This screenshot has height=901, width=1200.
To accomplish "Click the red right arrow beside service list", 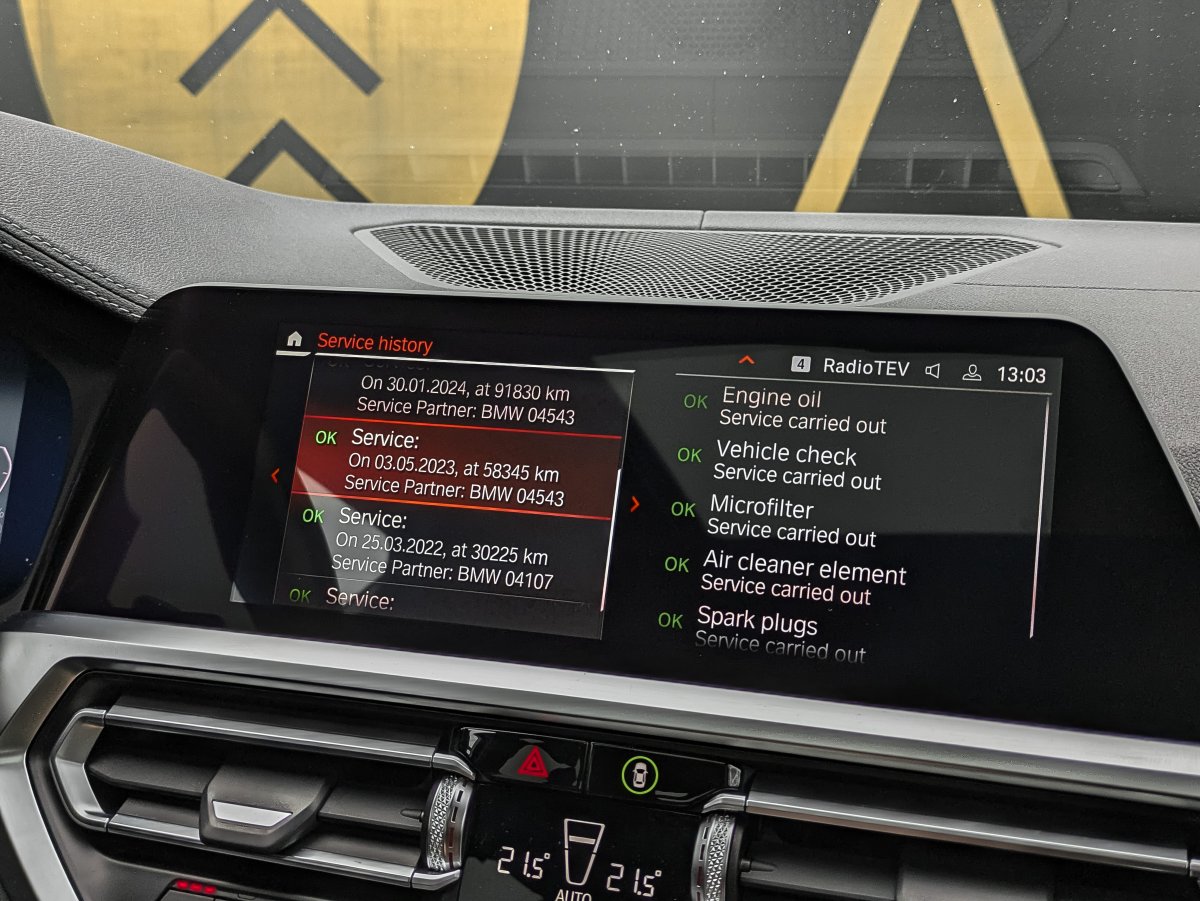I will pyautogui.click(x=634, y=504).
